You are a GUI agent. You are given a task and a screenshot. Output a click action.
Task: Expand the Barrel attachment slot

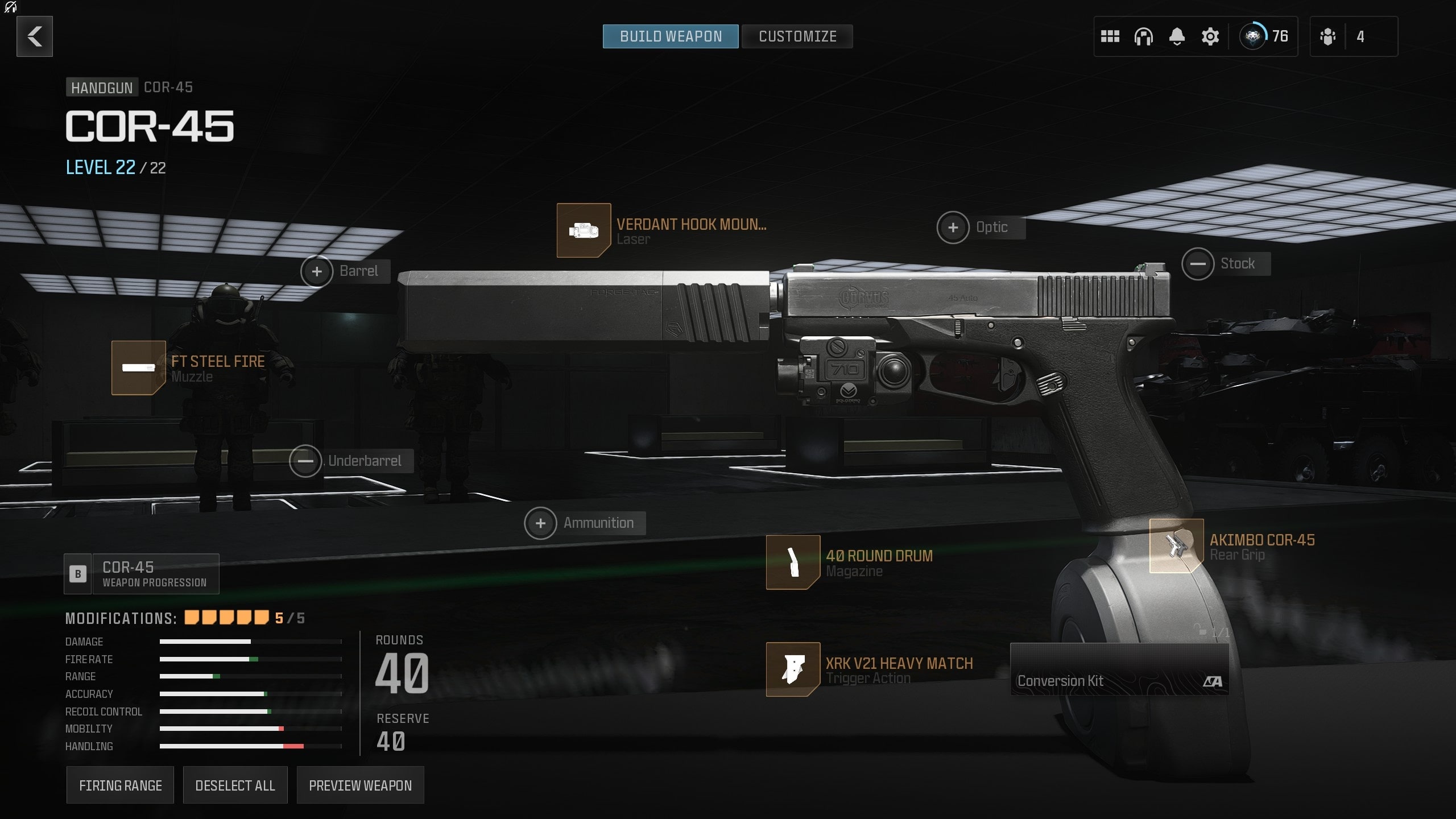[317, 271]
